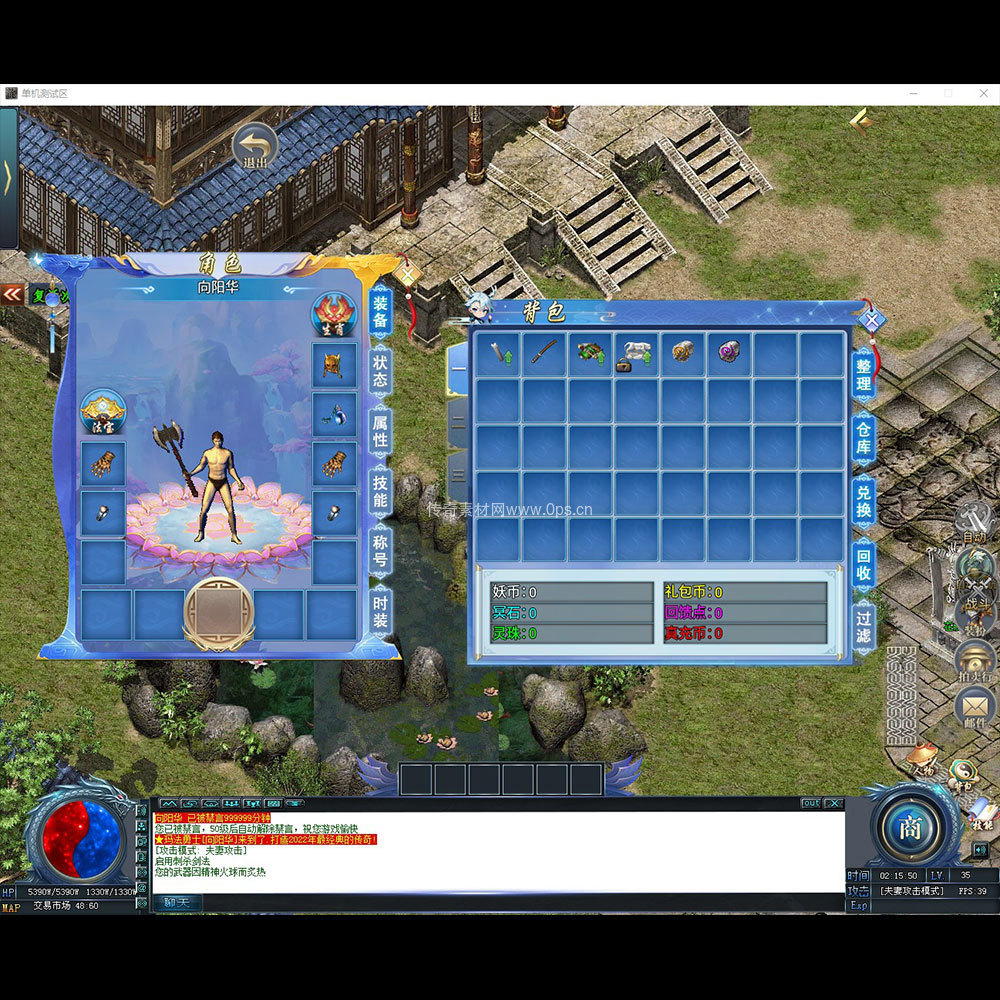
Task: Open the 邮件 mail icon
Action: tap(974, 708)
